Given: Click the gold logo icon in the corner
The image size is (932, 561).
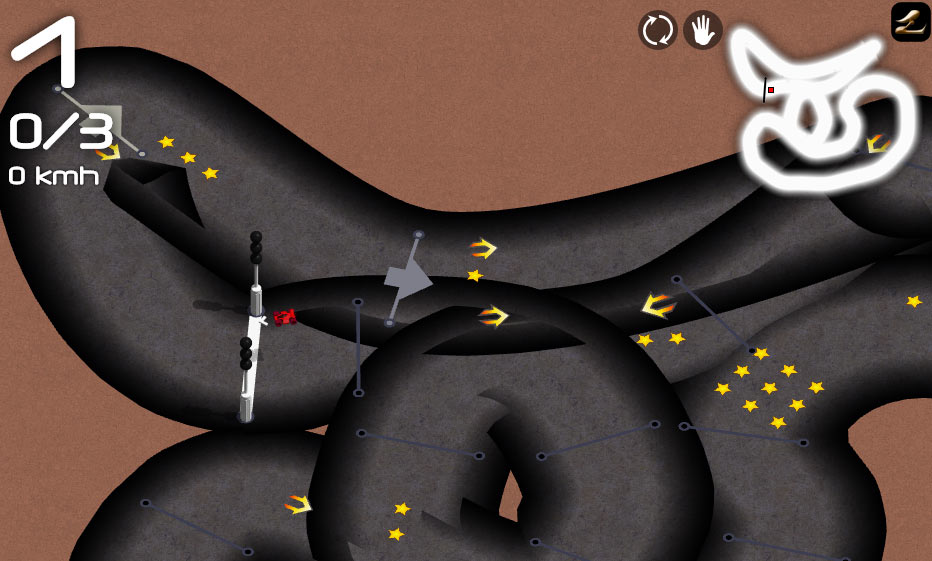Looking at the screenshot, I should tap(910, 21).
